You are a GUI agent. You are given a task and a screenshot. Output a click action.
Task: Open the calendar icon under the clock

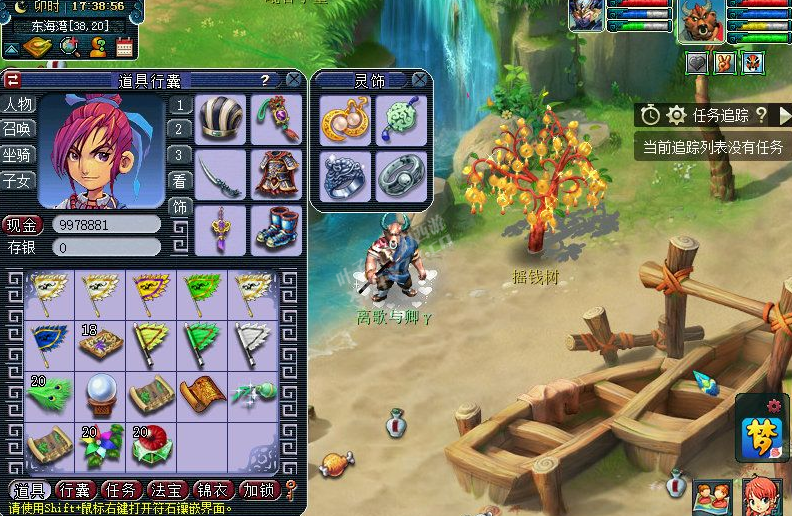click(125, 46)
